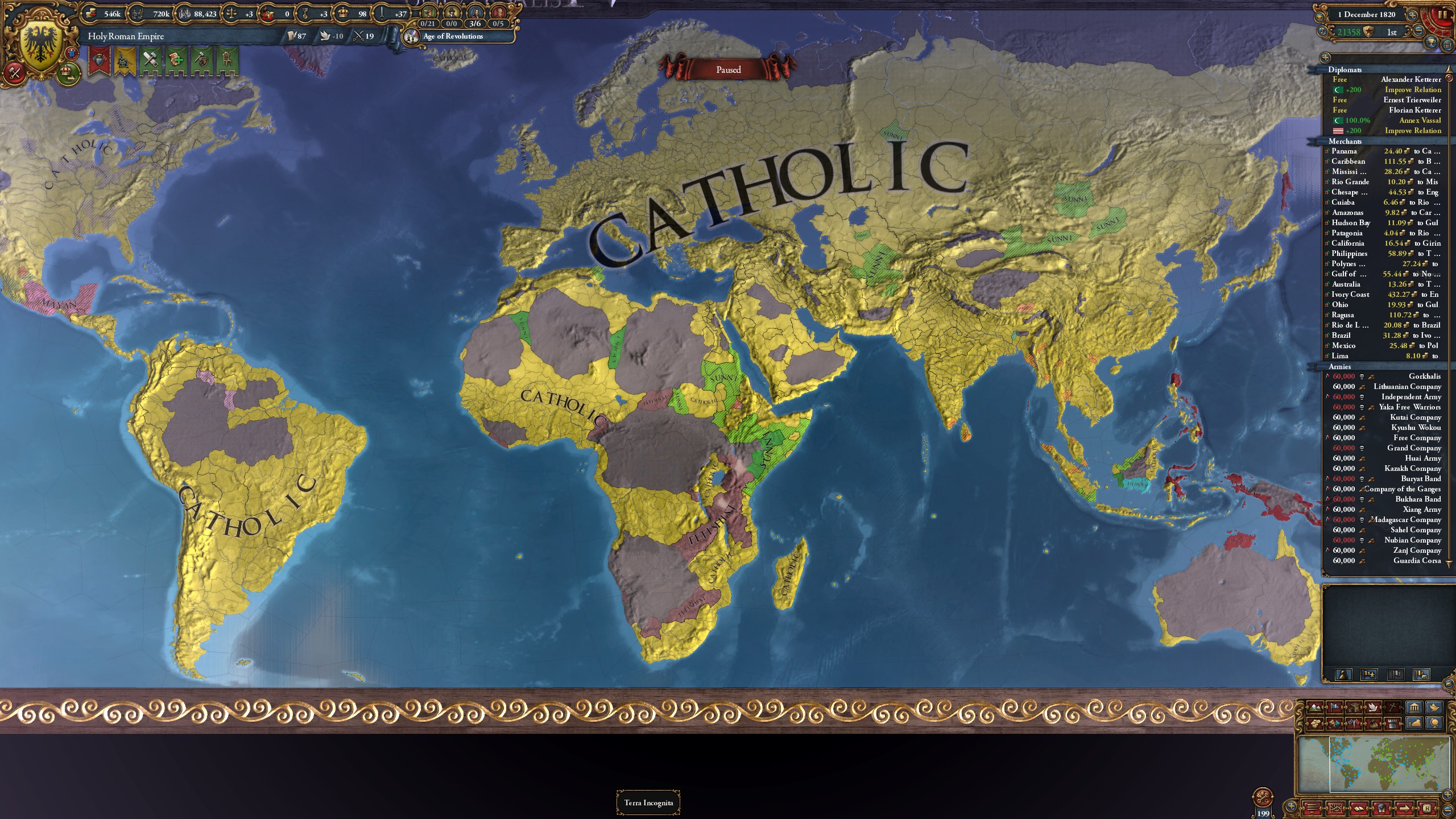Open the main menu hamburger icon near minimap
1456x819 pixels.
(x=1312, y=808)
